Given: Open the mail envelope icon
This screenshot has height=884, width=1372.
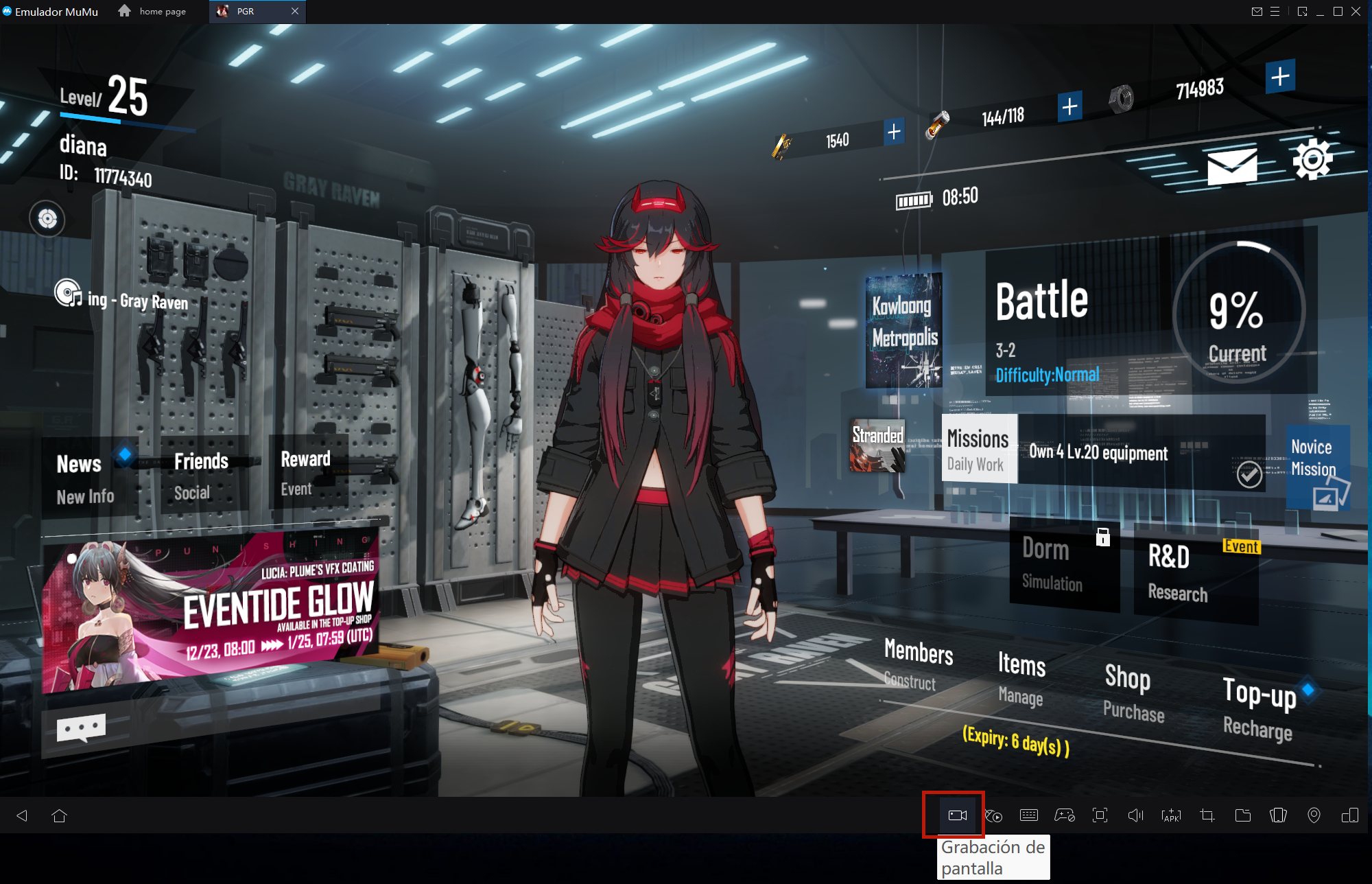Looking at the screenshot, I should click(x=1232, y=166).
